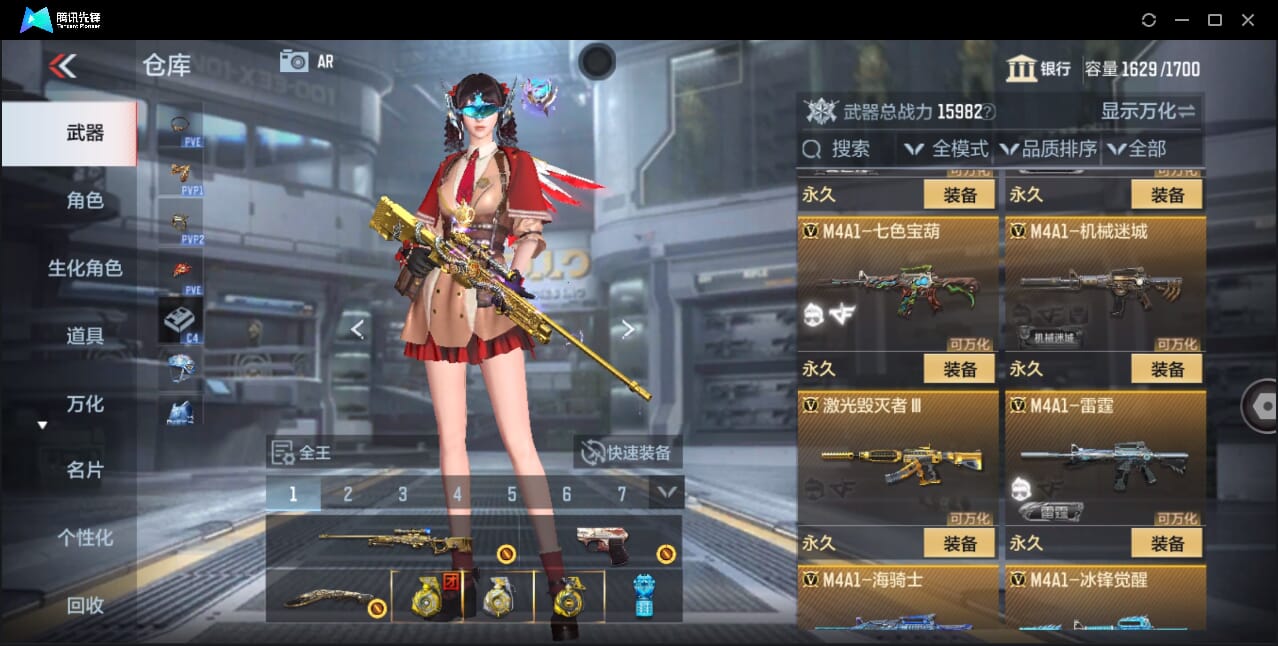This screenshot has width=1278, height=646.
Task: Open the 万化 section
Action: (85, 404)
